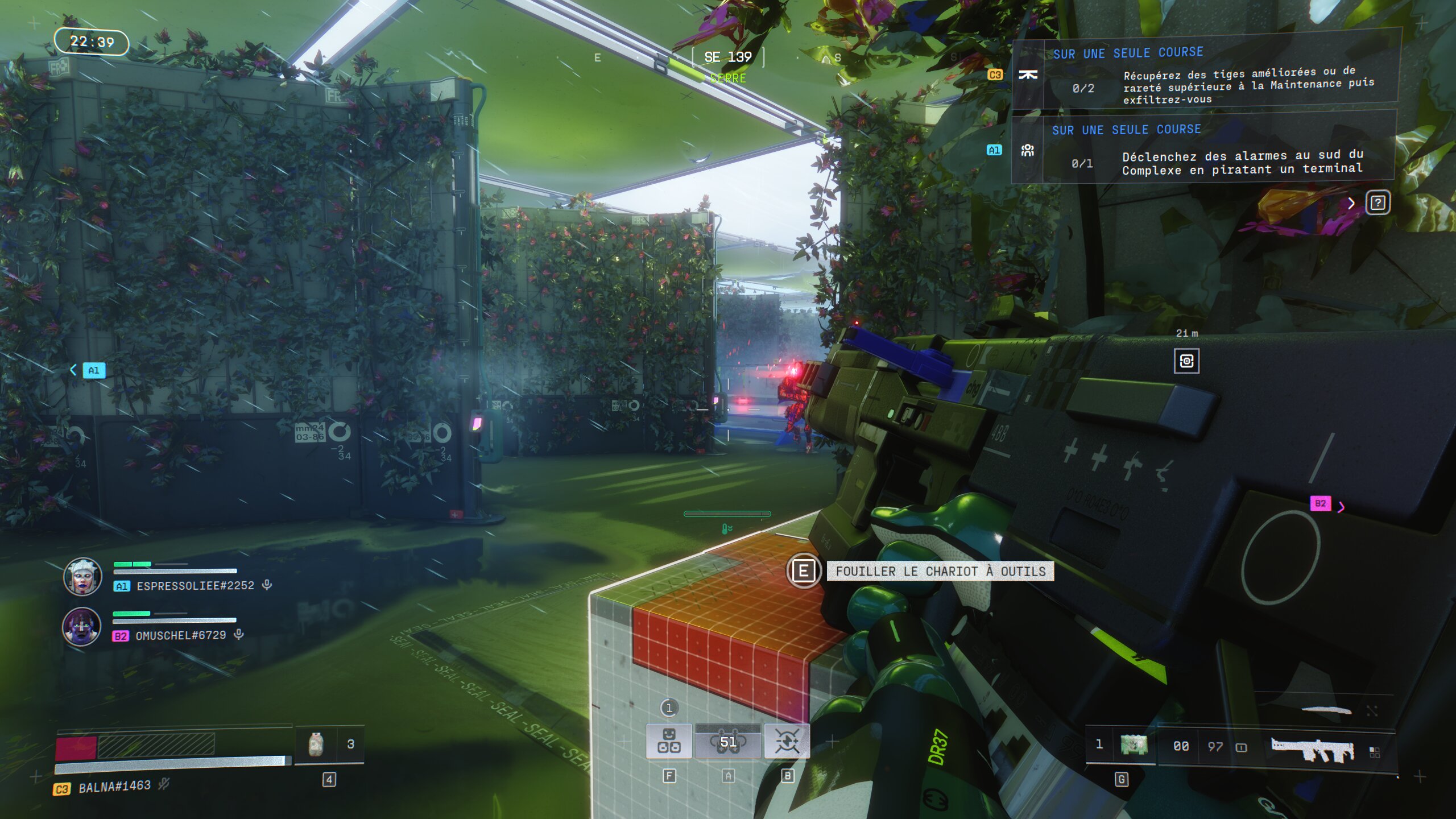Select teammate OMUSCHEL#6729's portrait
This screenshot has width=1456, height=819.
click(82, 626)
